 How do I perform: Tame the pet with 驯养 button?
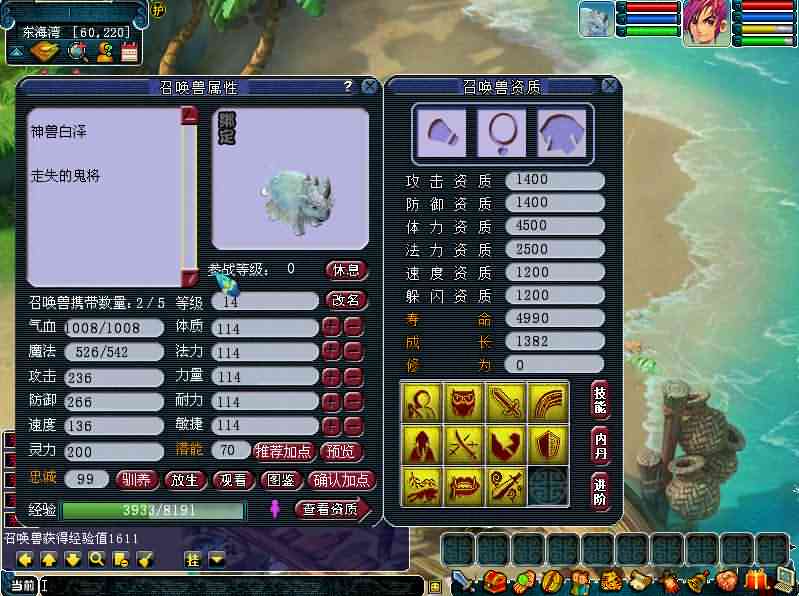point(137,480)
